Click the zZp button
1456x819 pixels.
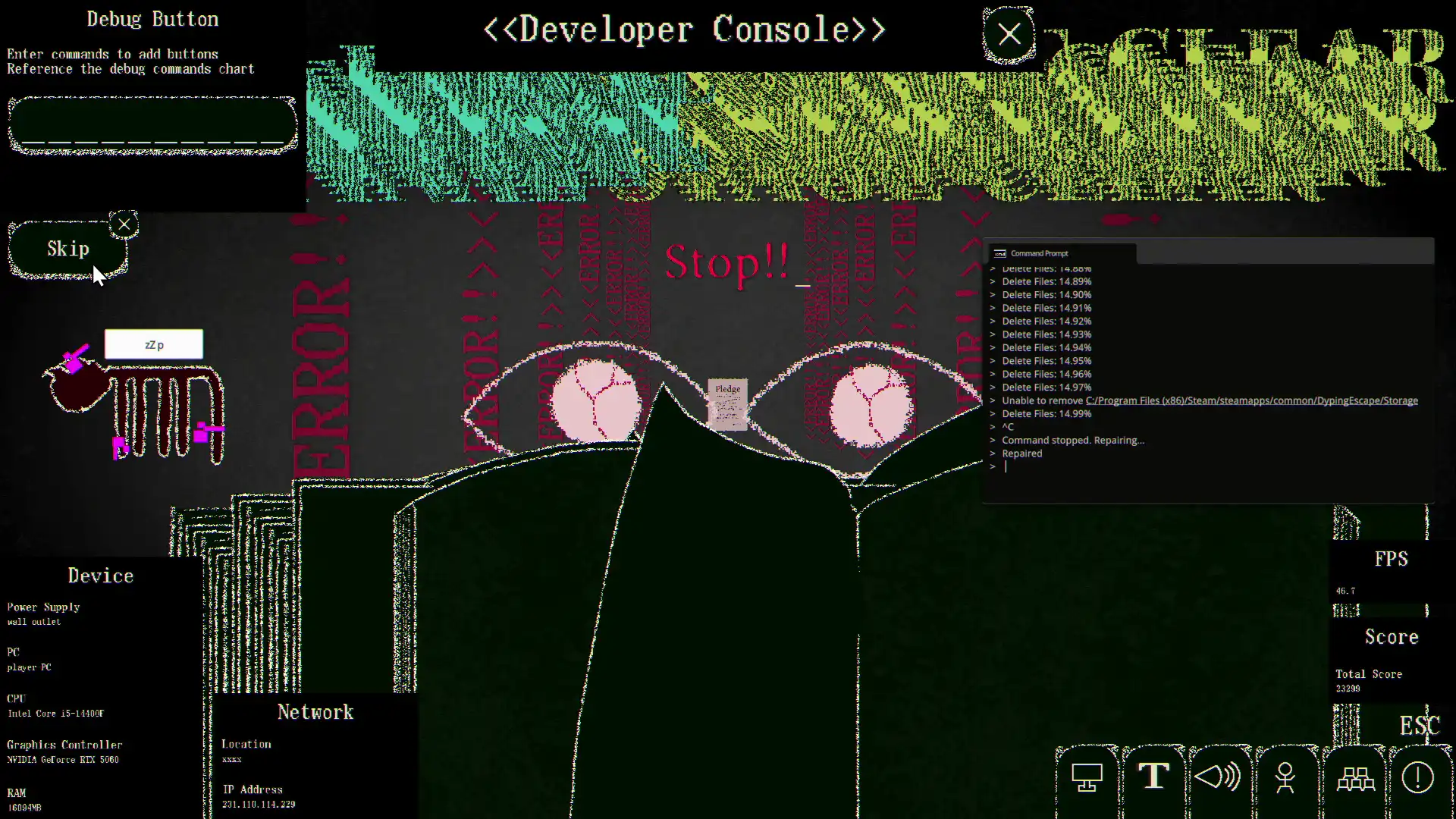point(153,344)
